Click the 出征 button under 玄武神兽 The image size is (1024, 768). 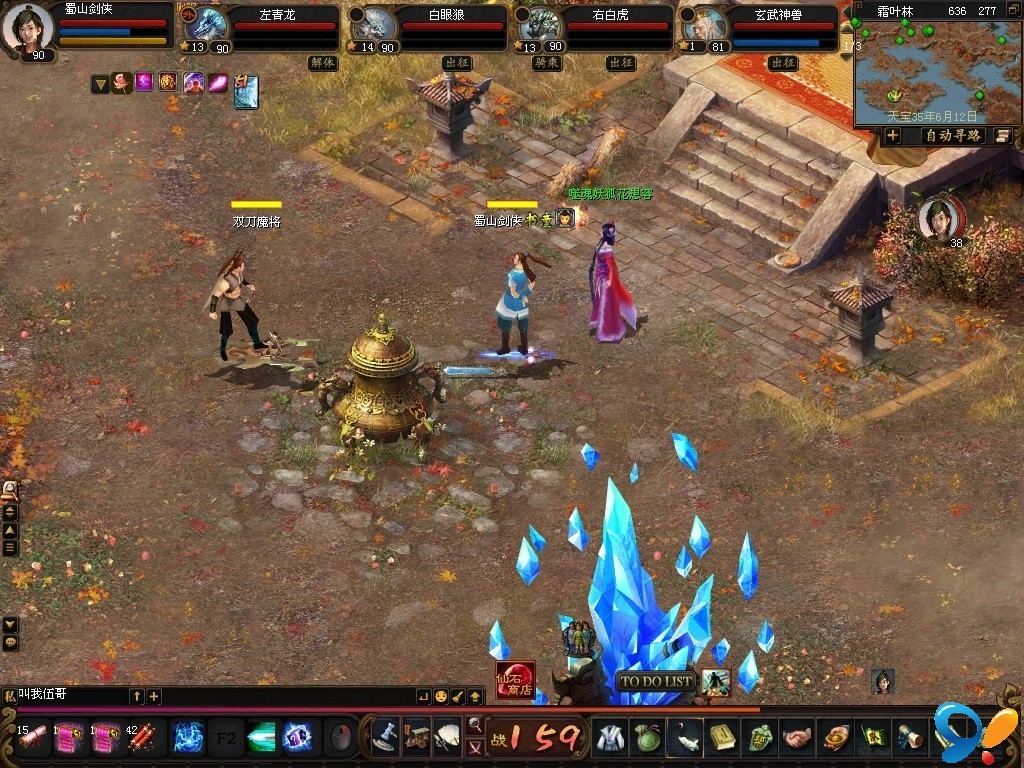(x=783, y=62)
